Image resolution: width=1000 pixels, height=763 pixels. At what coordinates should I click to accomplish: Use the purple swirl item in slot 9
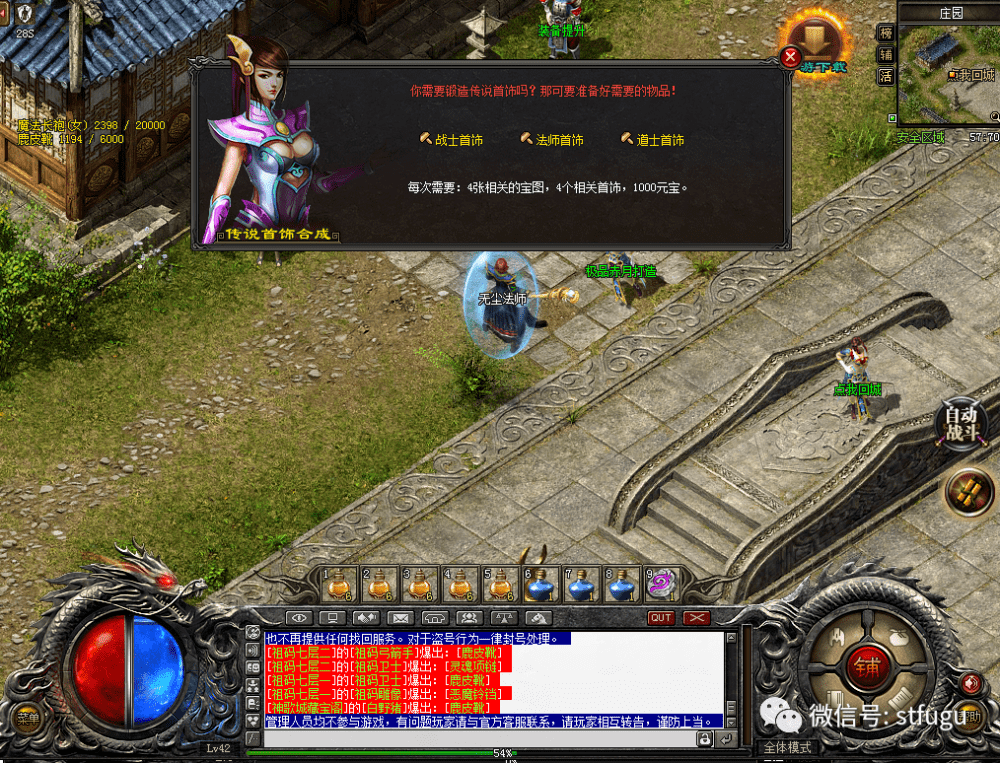(662, 583)
